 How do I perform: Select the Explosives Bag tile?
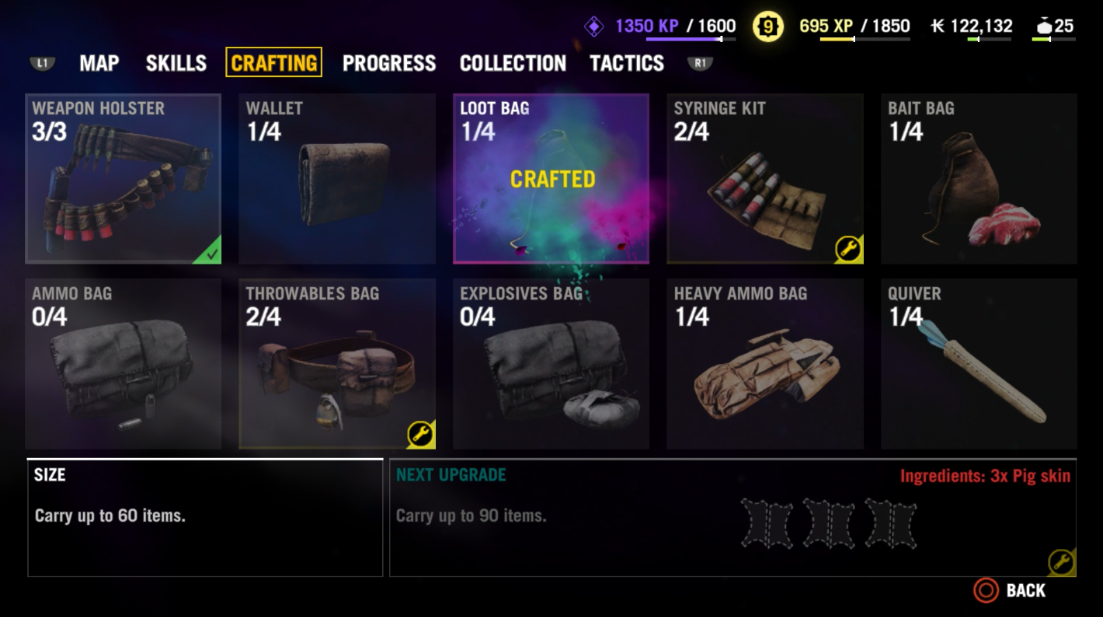pos(551,364)
